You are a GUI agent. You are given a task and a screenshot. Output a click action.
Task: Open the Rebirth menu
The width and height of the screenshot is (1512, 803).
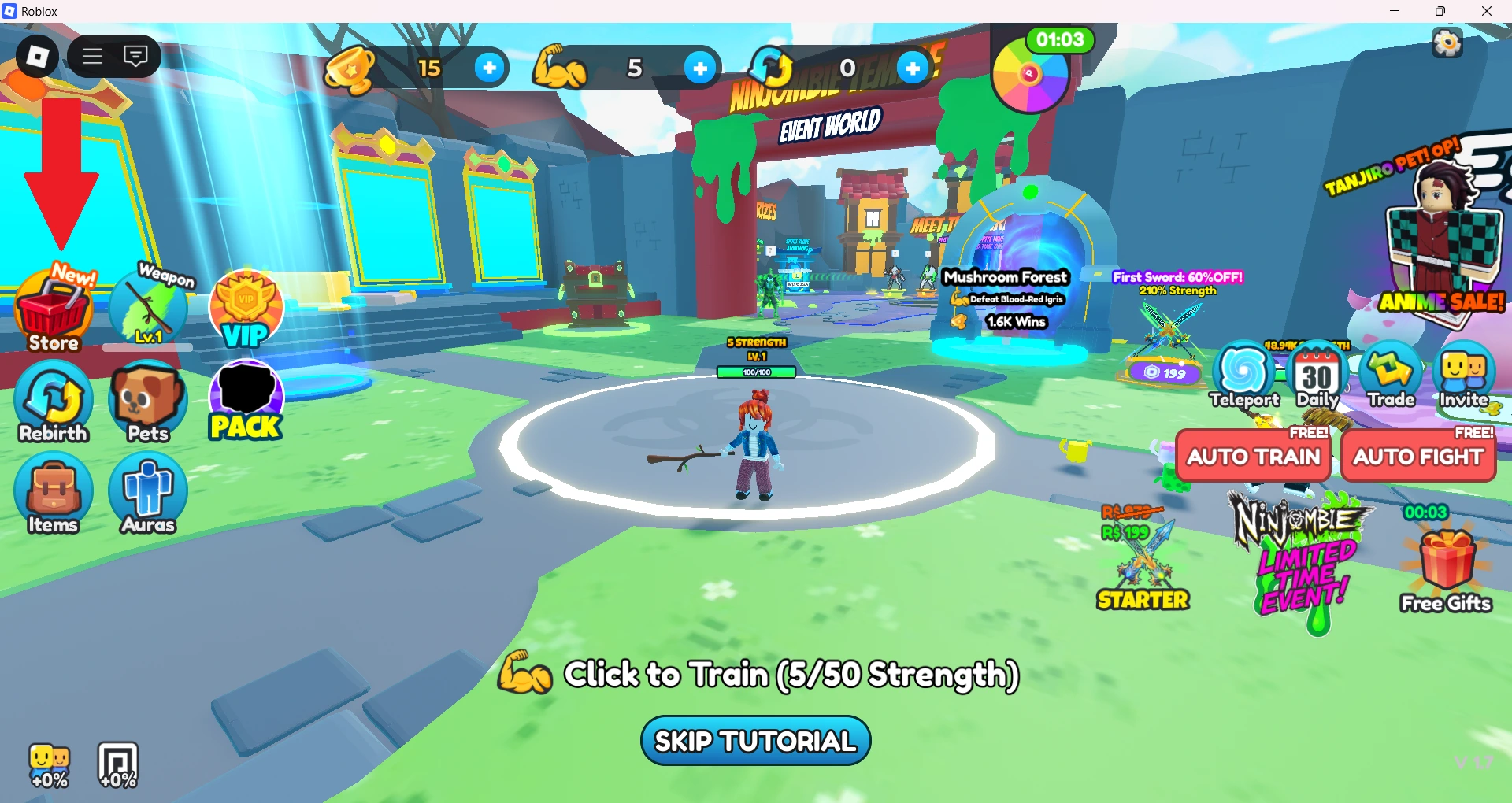tap(54, 401)
